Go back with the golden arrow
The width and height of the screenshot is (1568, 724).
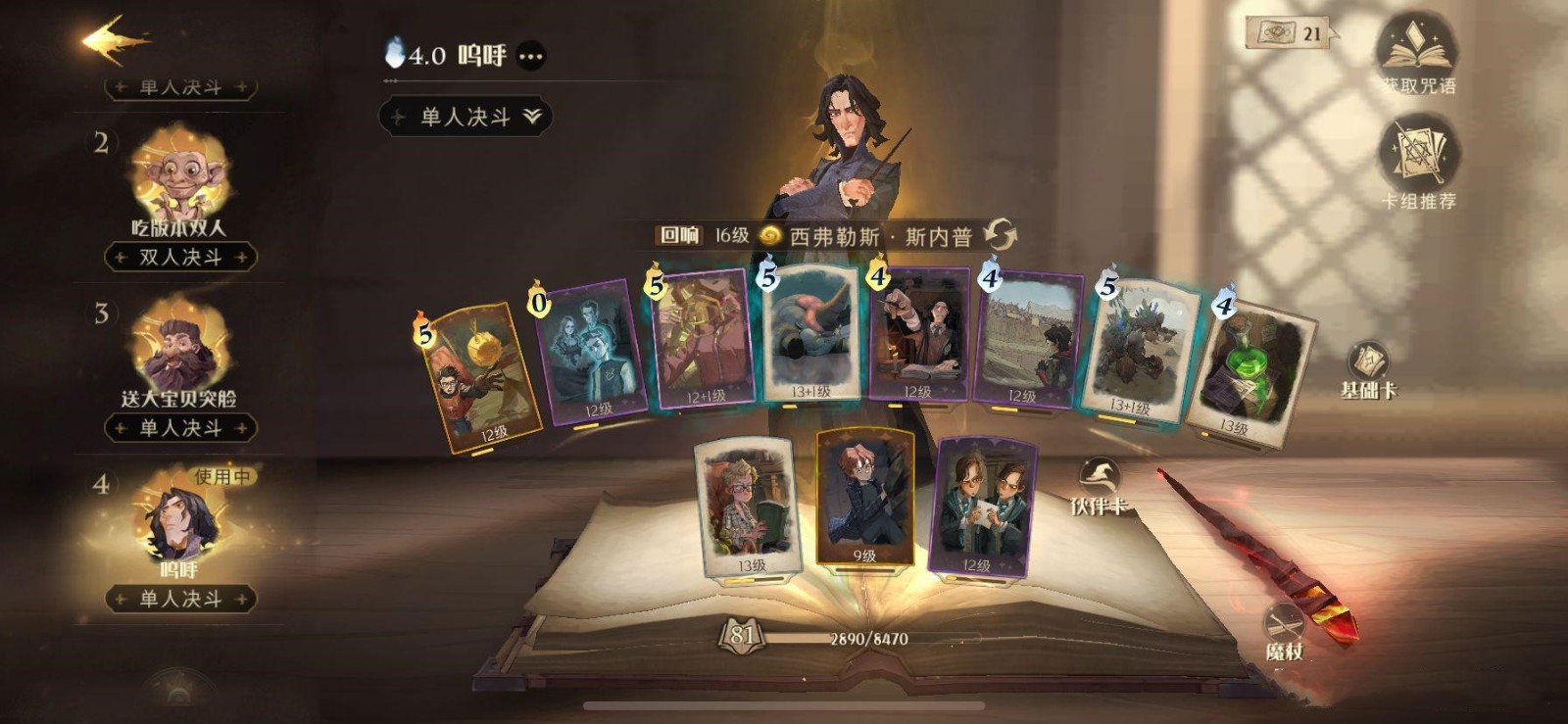114,41
